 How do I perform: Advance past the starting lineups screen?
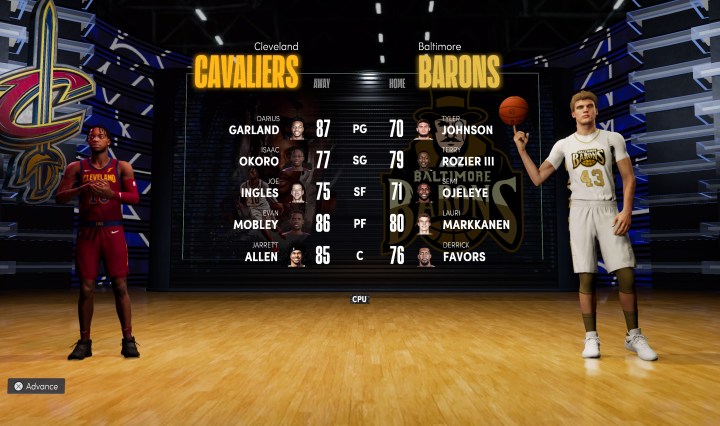coord(36,386)
